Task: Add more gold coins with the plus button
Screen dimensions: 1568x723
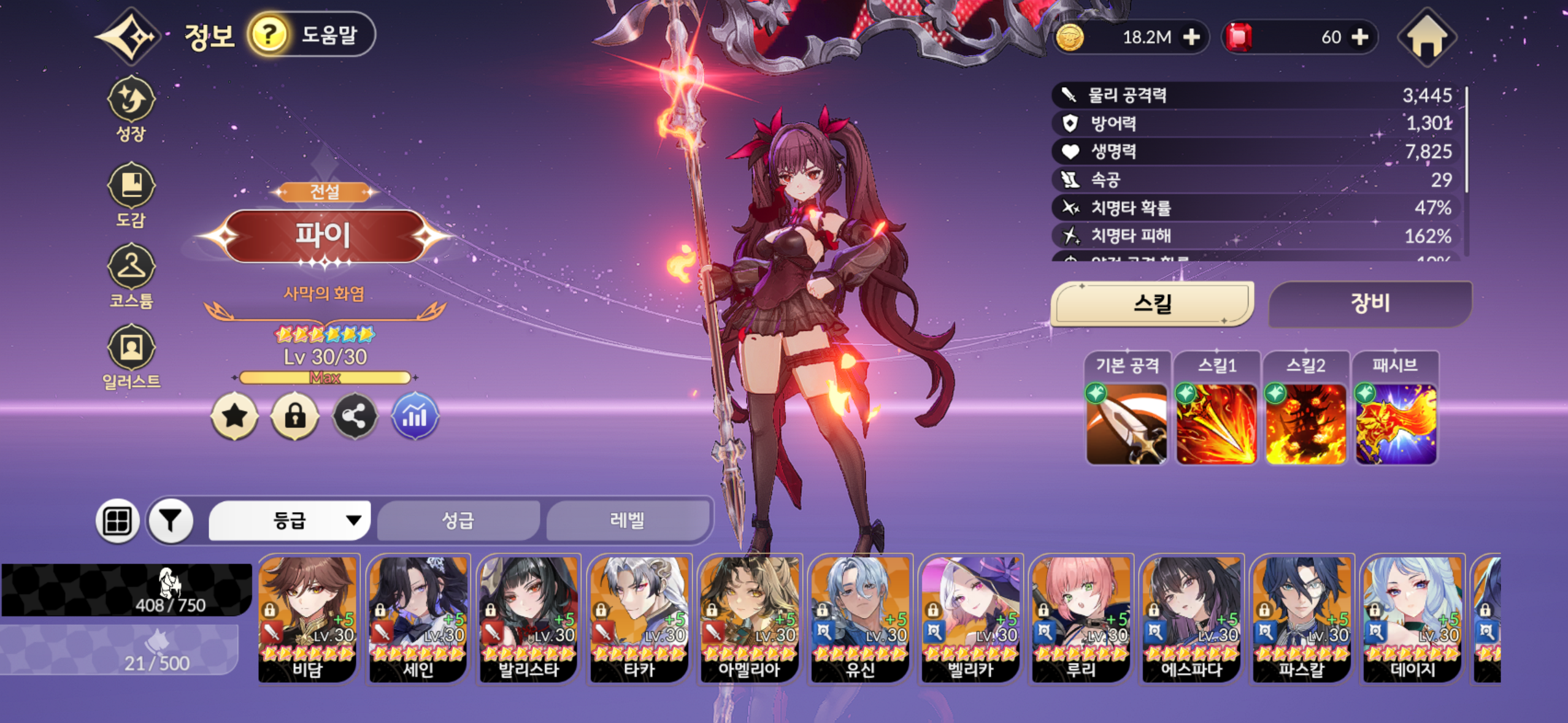Action: point(1191,37)
